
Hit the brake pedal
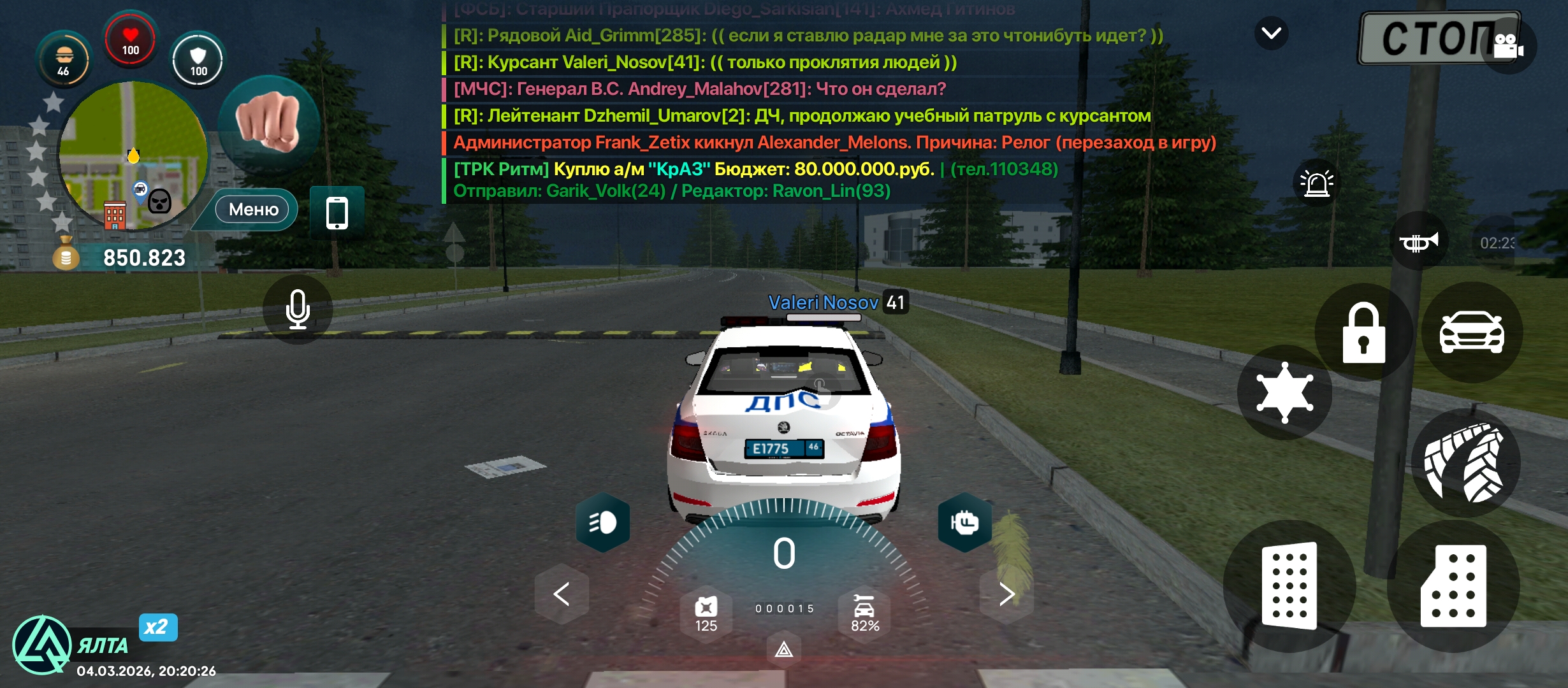pos(1289,586)
